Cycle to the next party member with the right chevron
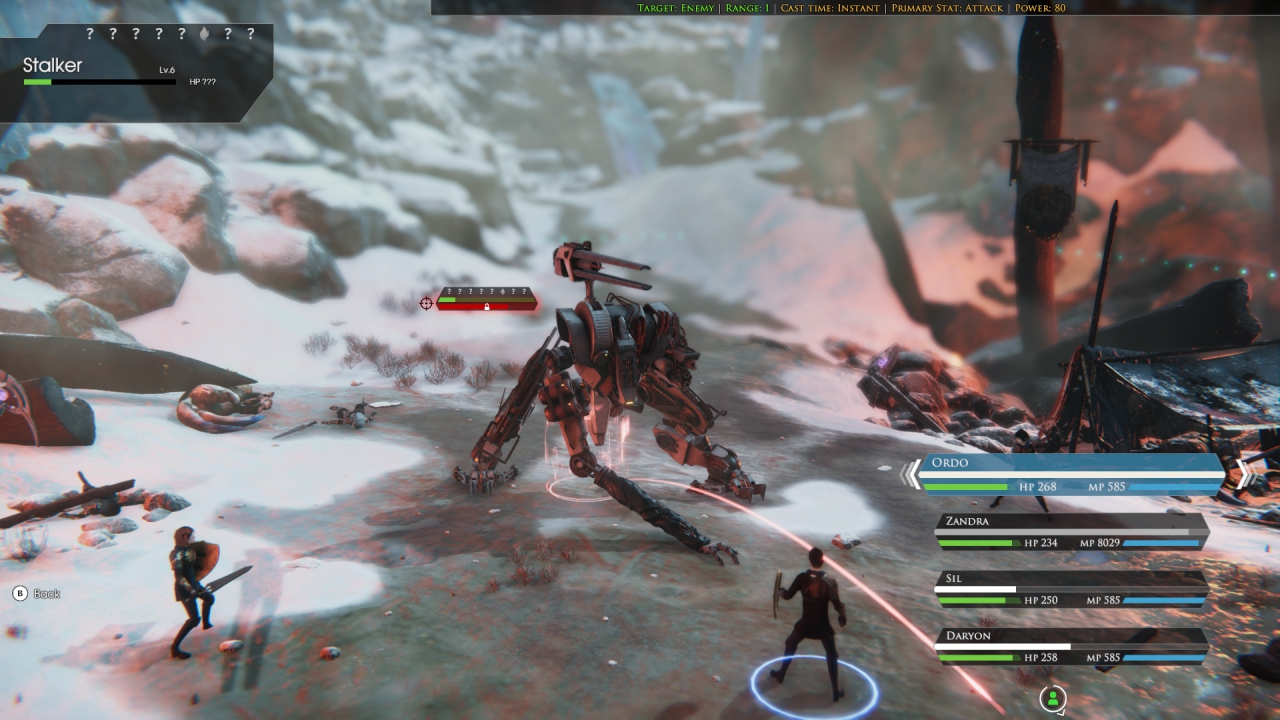 point(1243,474)
